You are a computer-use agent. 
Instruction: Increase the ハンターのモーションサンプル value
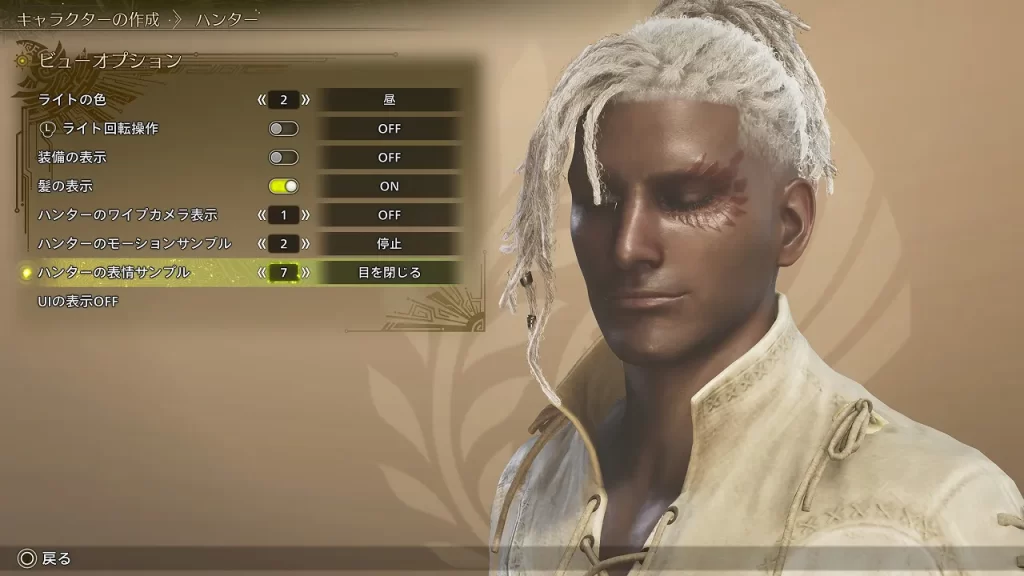tap(306, 243)
